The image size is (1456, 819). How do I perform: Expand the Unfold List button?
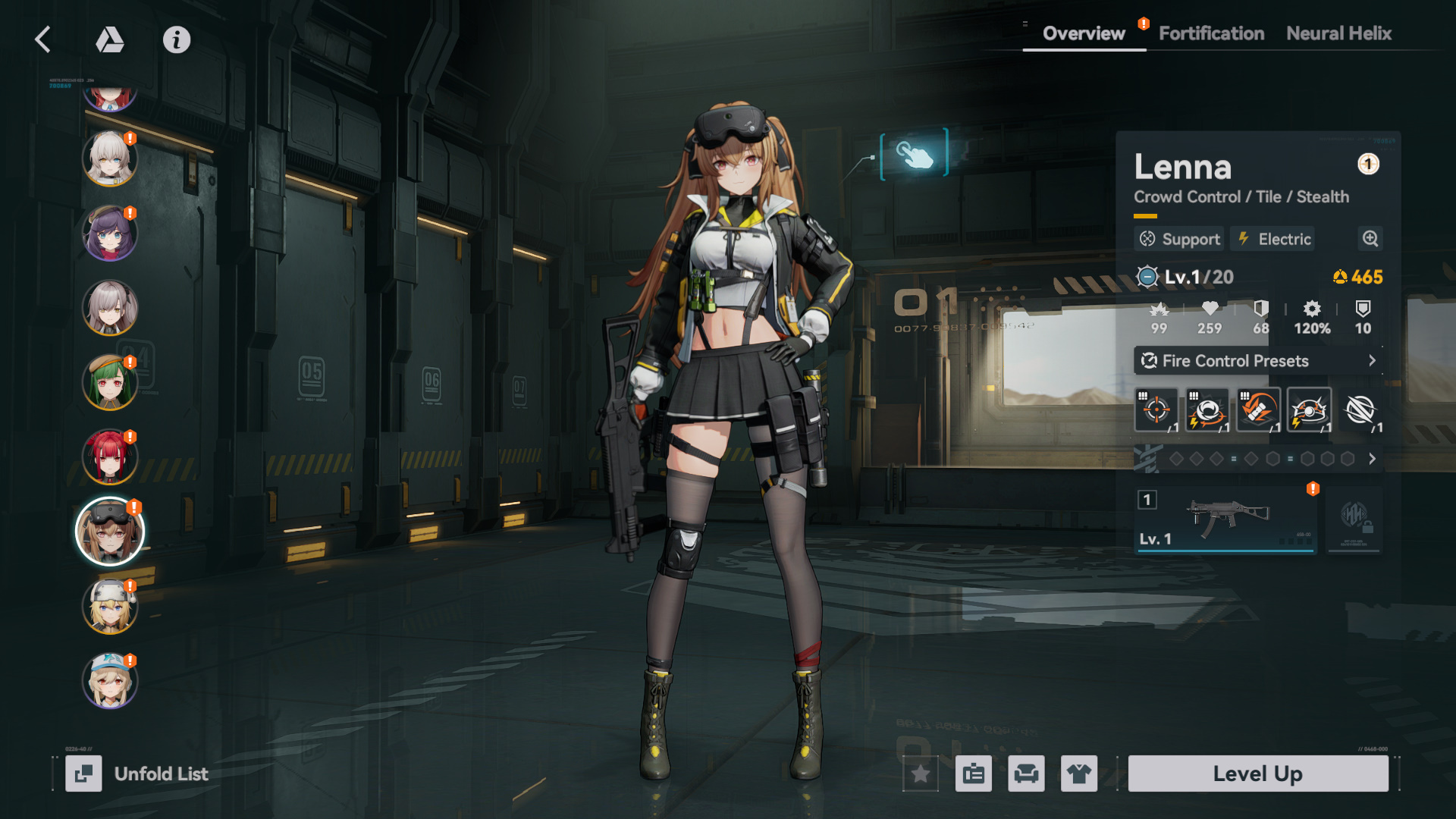[x=136, y=773]
